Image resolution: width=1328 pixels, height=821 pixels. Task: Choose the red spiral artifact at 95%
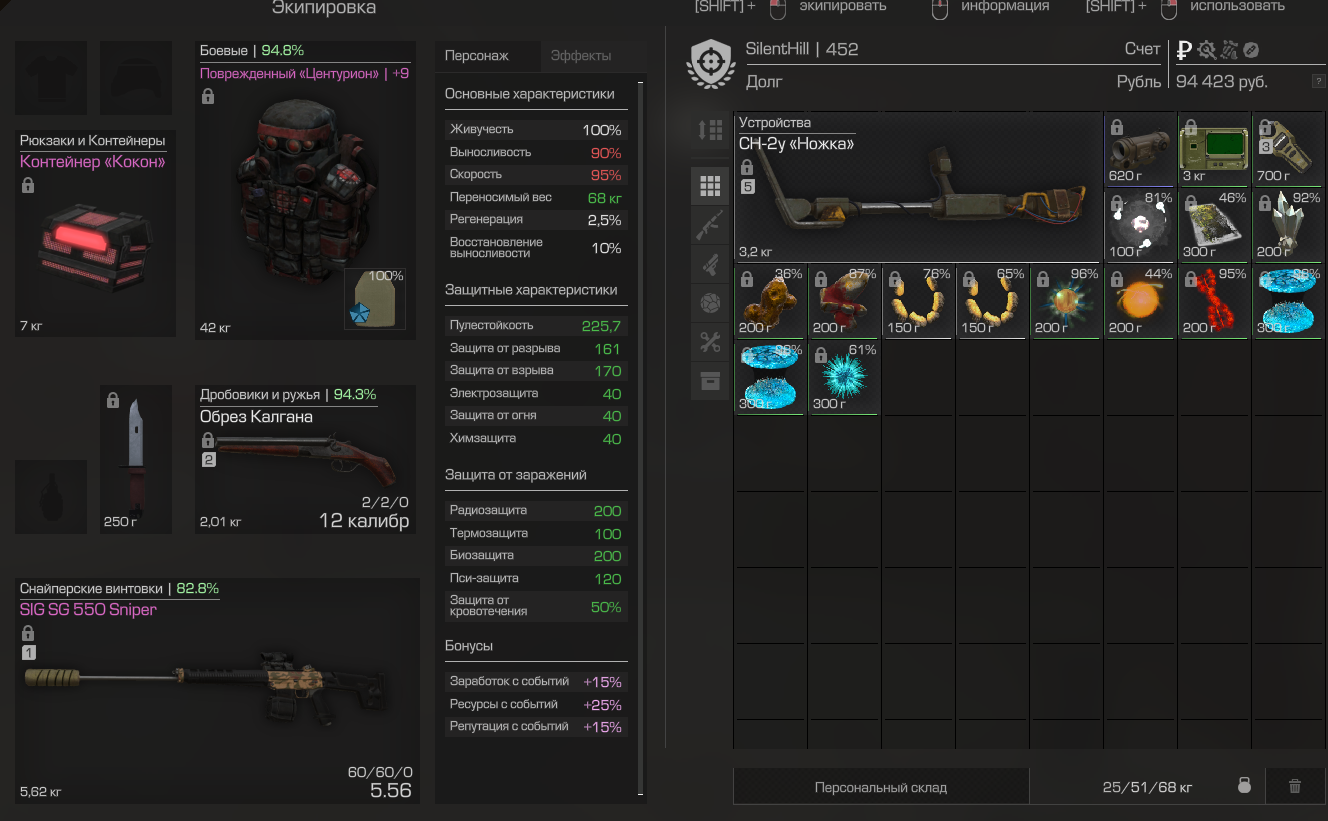click(1214, 302)
